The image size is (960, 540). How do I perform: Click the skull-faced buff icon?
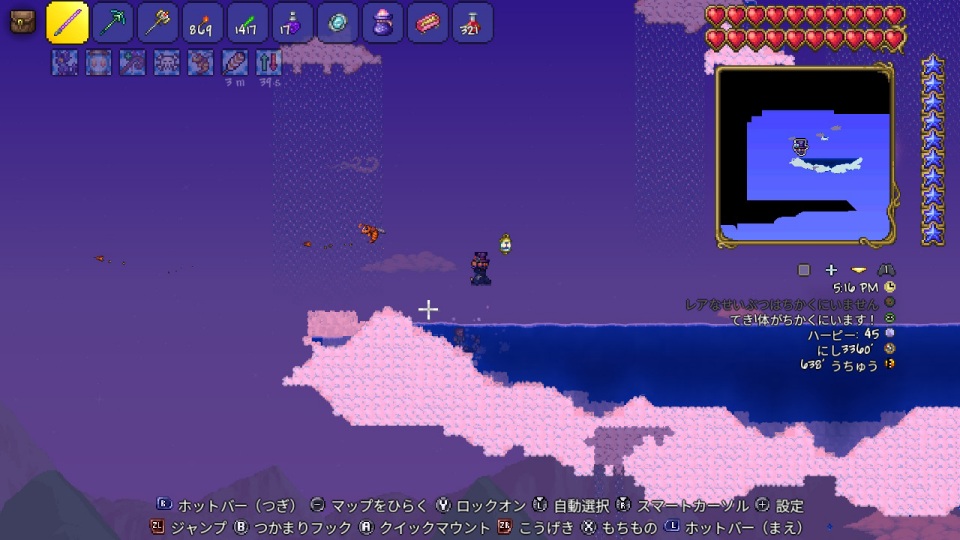[166, 62]
